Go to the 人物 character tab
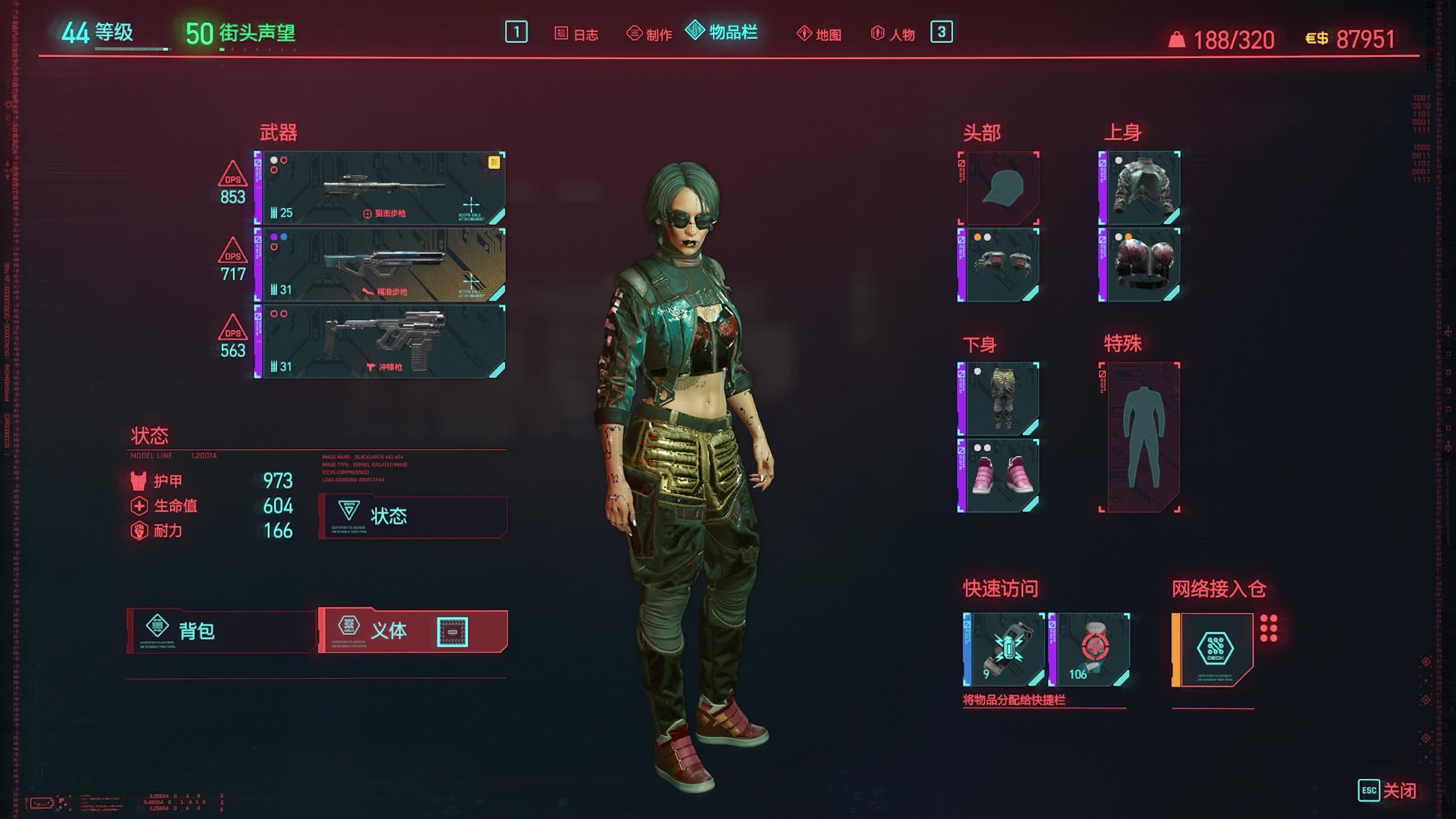The width and height of the screenshot is (1456, 819). point(893,34)
